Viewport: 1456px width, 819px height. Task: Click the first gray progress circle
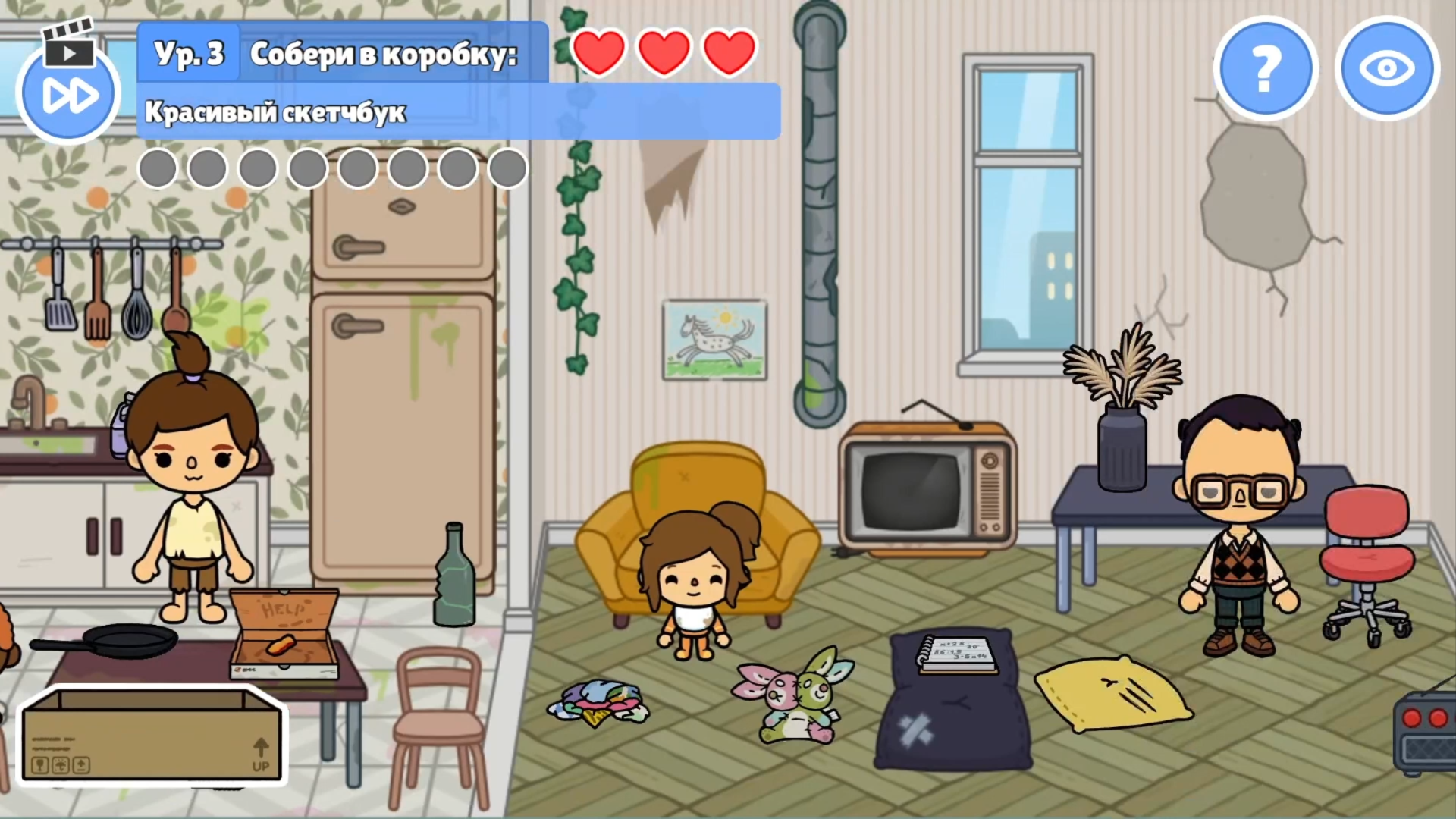tap(158, 167)
